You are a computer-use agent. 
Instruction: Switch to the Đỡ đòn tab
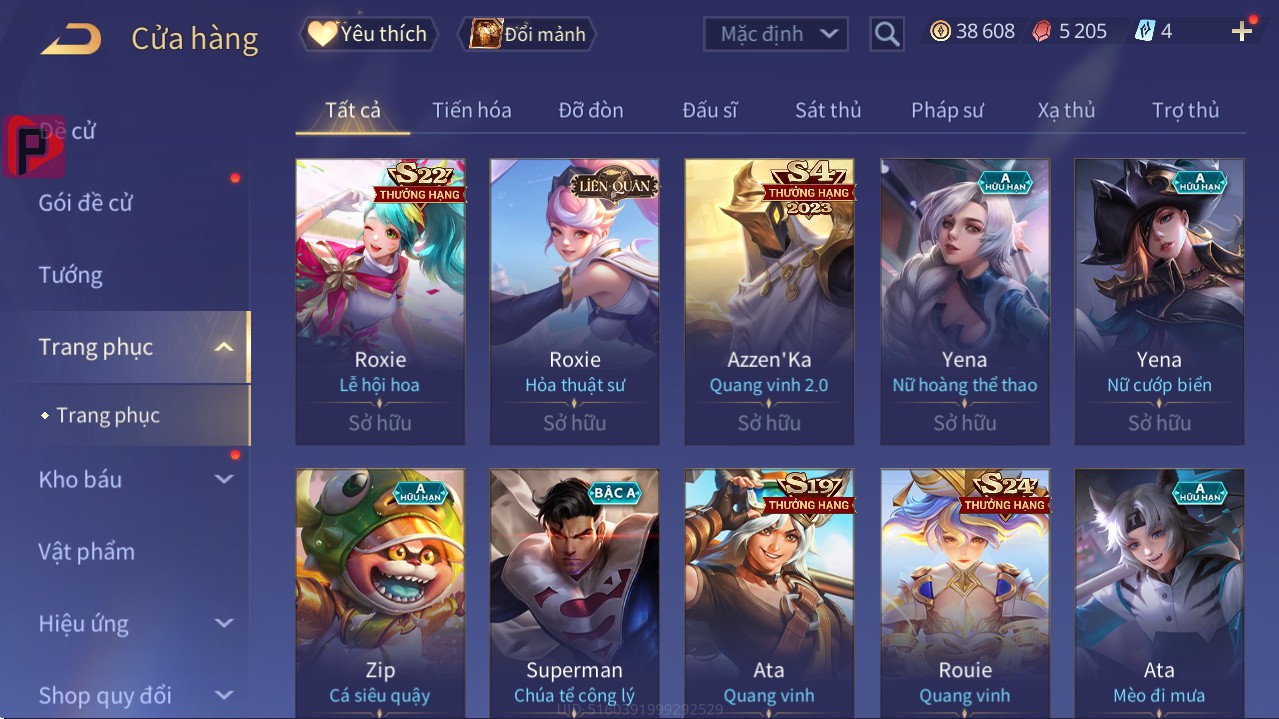590,110
